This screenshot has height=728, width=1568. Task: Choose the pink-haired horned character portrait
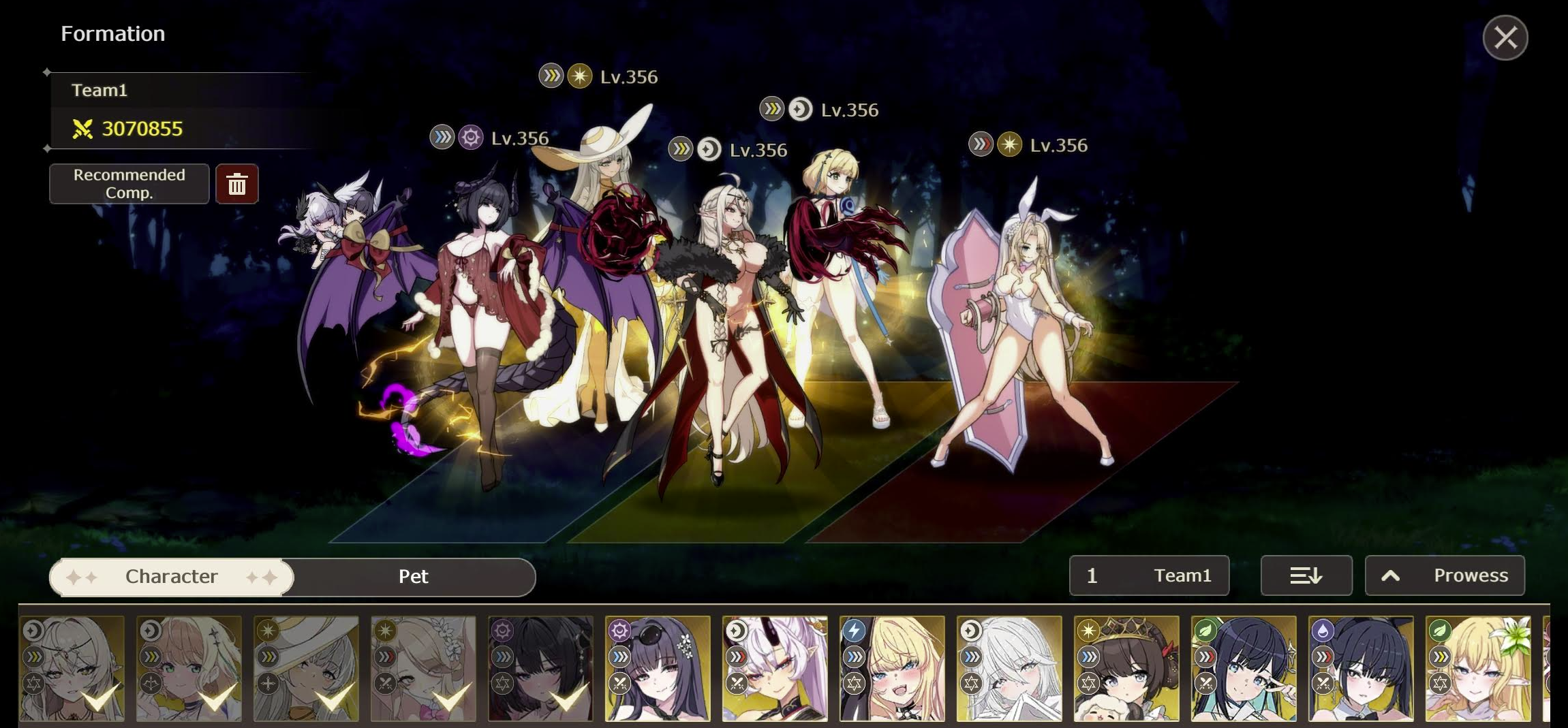click(775, 669)
